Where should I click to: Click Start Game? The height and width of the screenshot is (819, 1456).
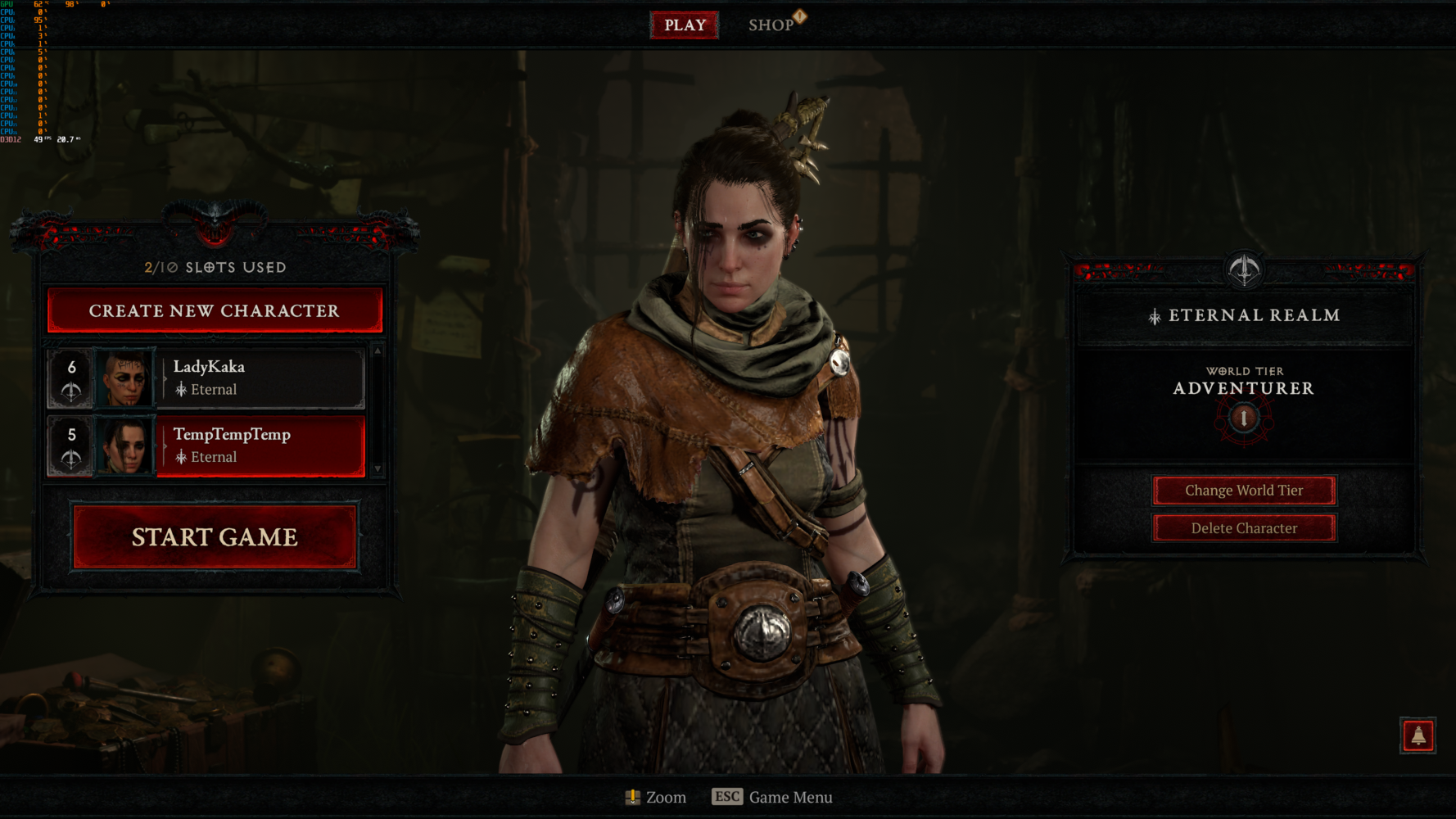click(215, 536)
